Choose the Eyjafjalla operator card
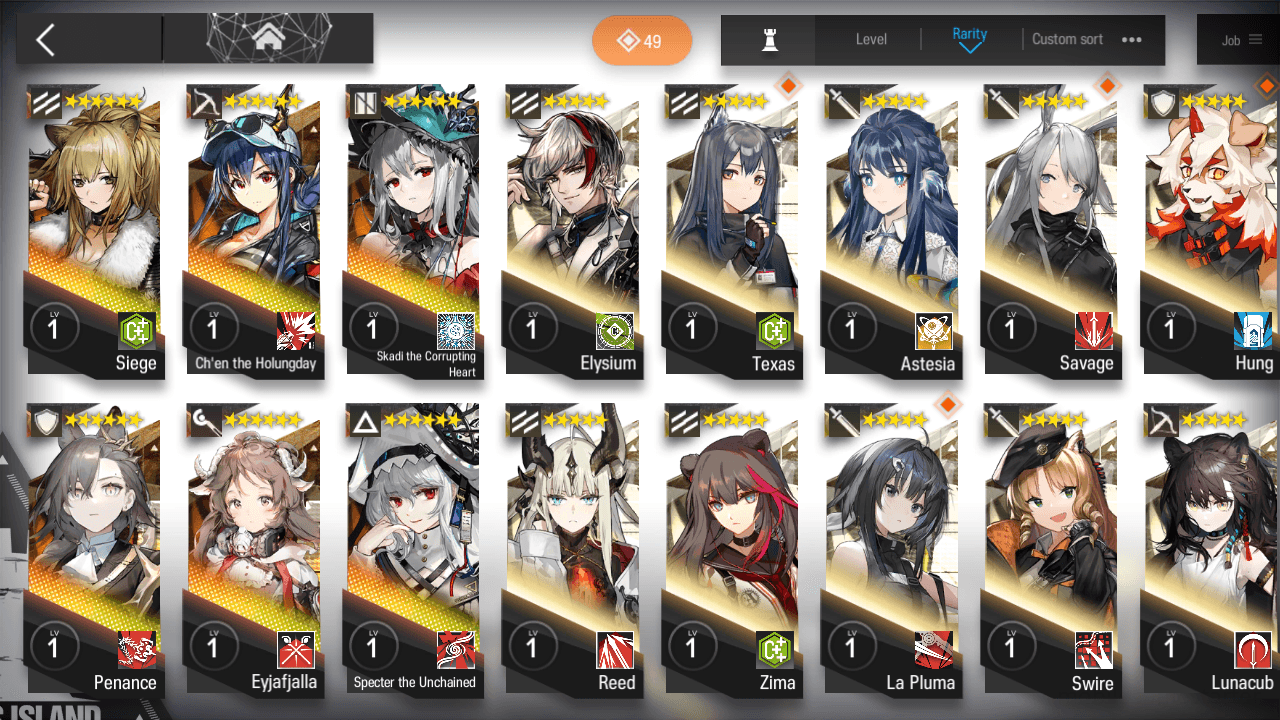Screen dimensions: 1280x720 (x=254, y=550)
